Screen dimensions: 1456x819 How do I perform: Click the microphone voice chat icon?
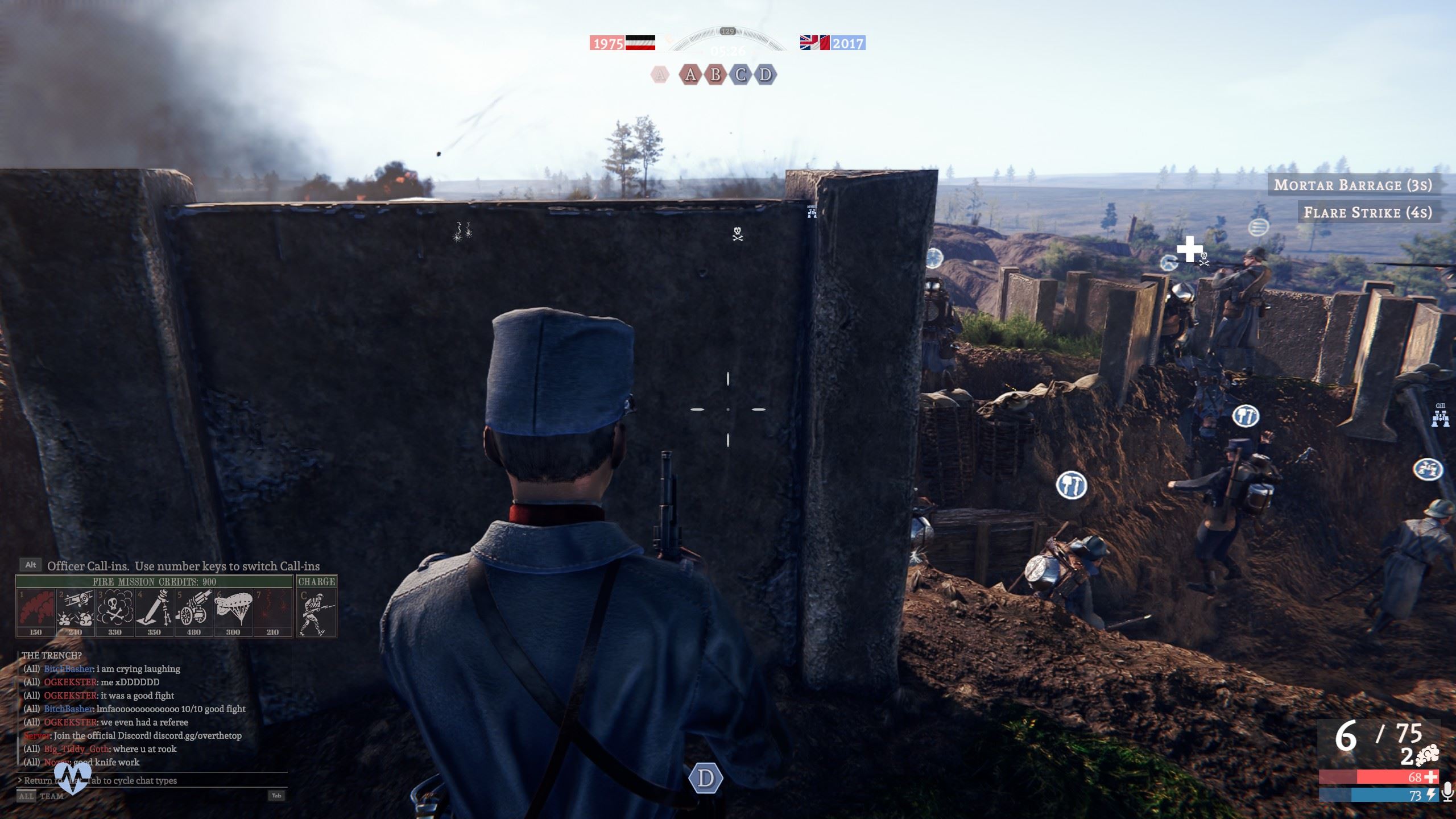pyautogui.click(x=1448, y=792)
